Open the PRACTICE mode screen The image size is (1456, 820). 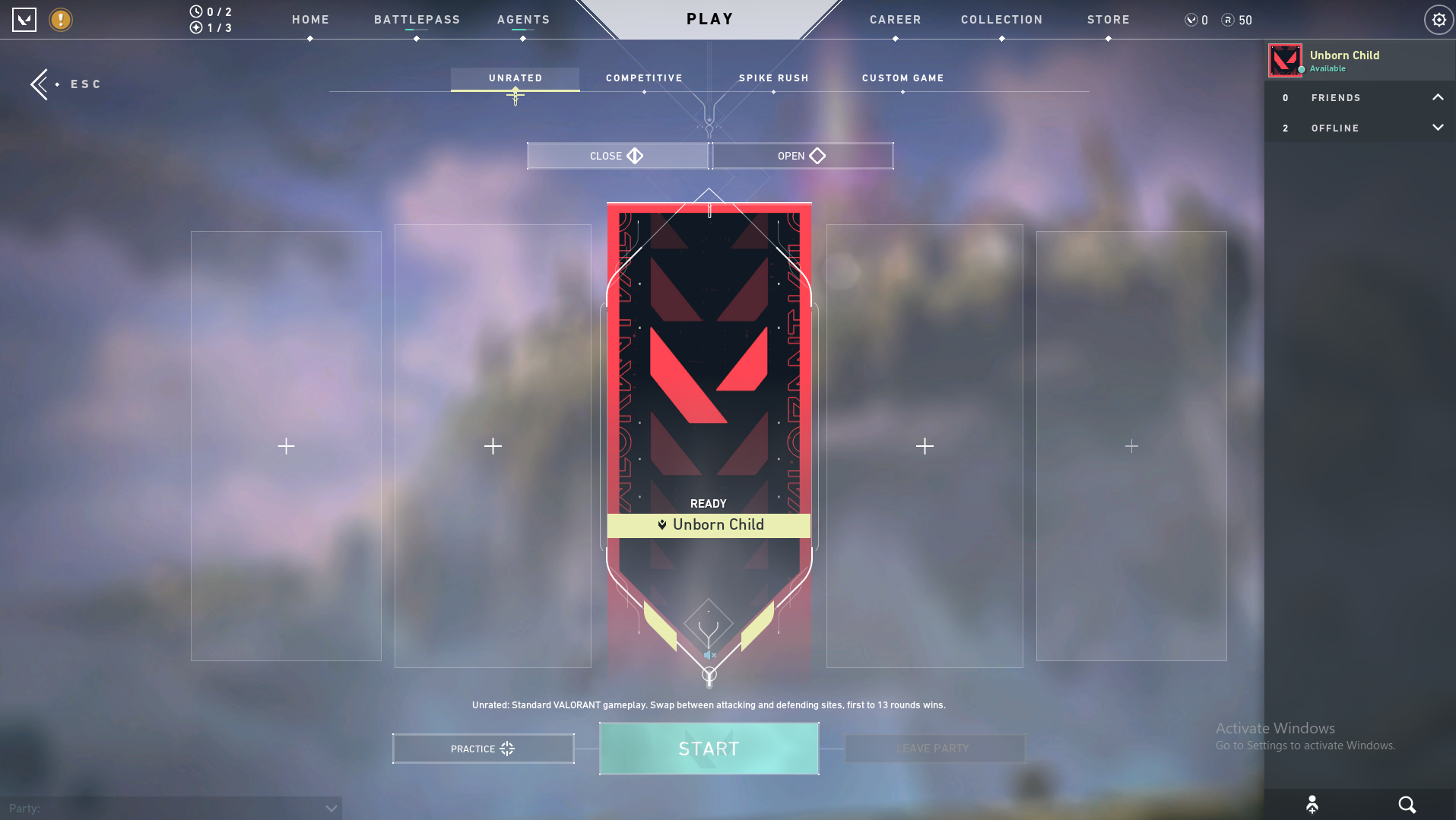[x=482, y=749]
